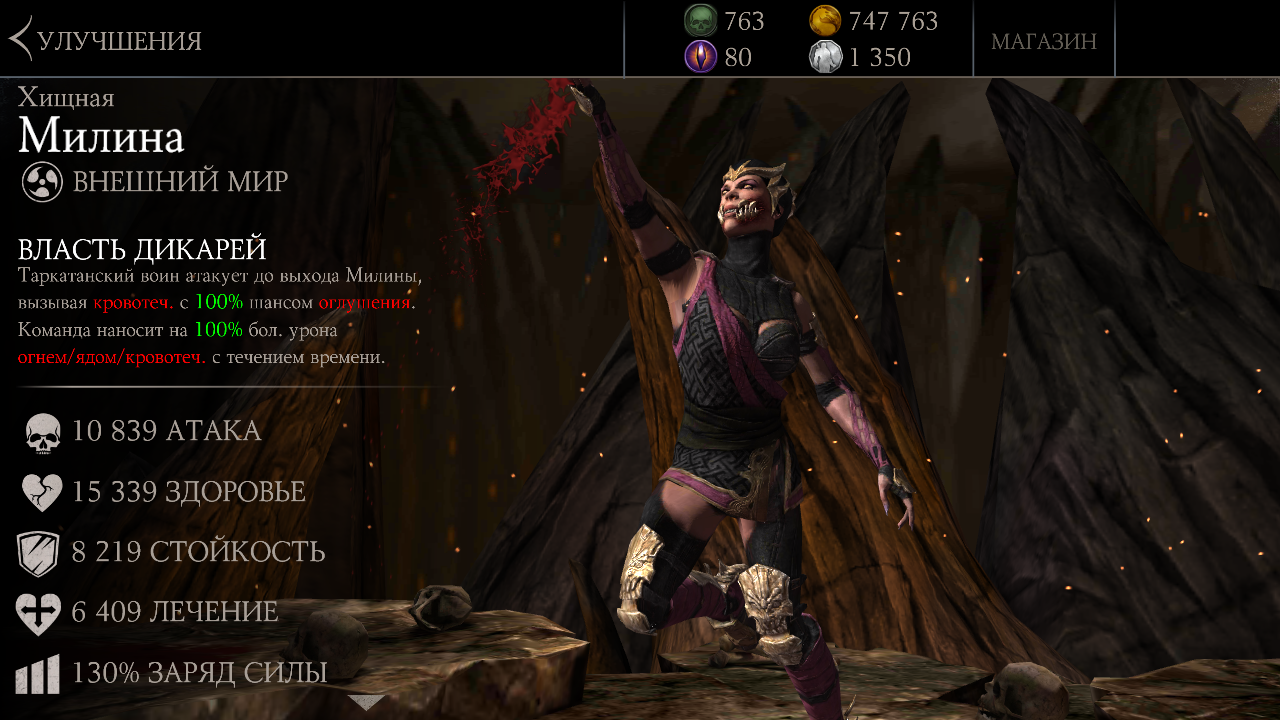Go back using the Улучшения arrow
Screen dimensions: 1280x720
coord(22,40)
